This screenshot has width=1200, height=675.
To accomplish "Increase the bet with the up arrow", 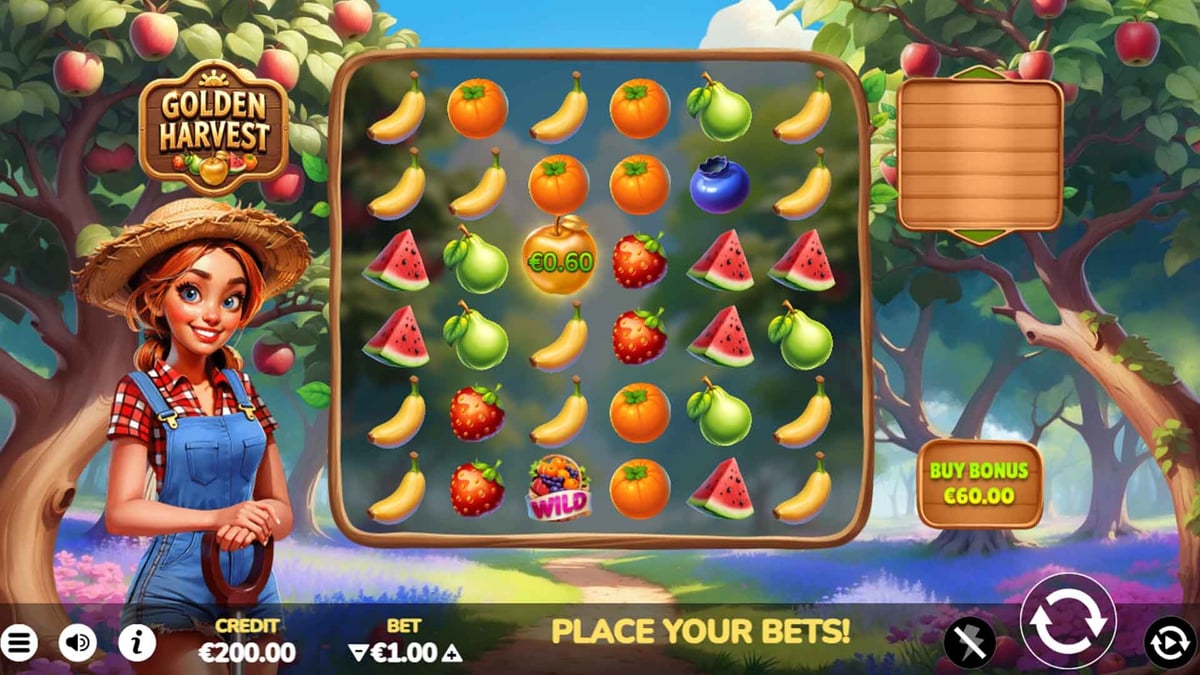I will pos(452,654).
